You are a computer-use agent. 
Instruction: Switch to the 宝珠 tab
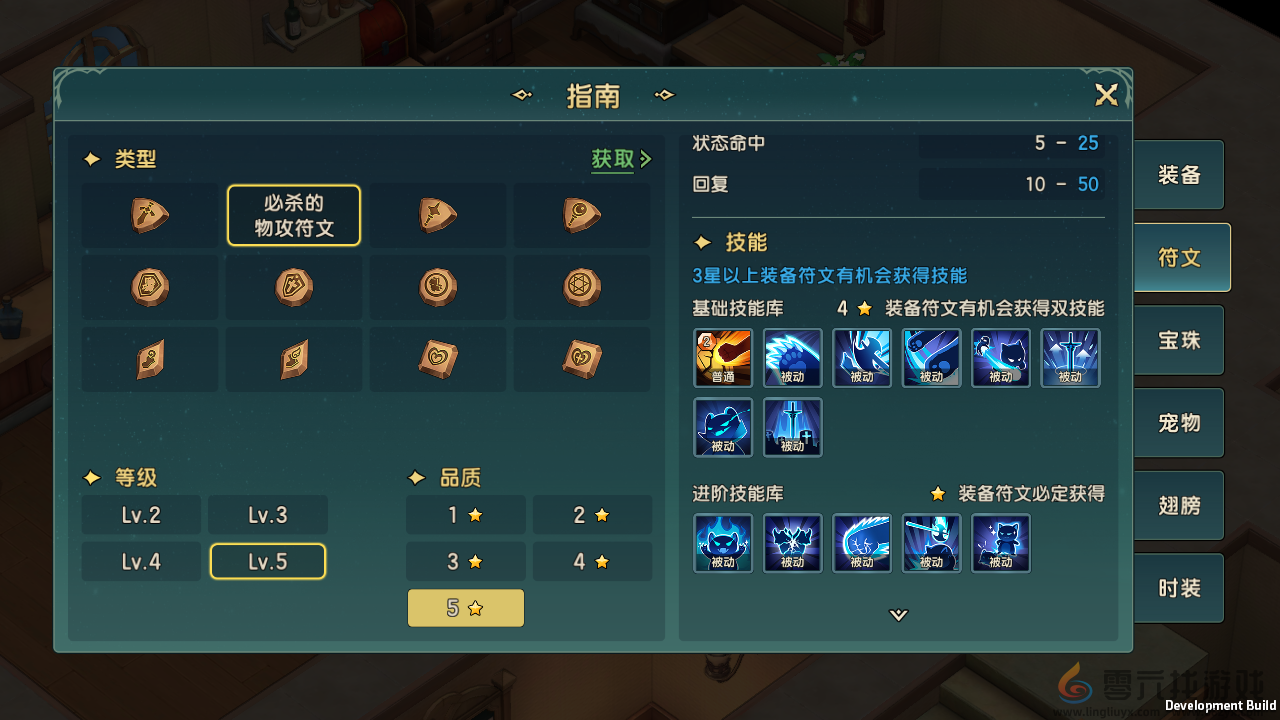[1178, 340]
